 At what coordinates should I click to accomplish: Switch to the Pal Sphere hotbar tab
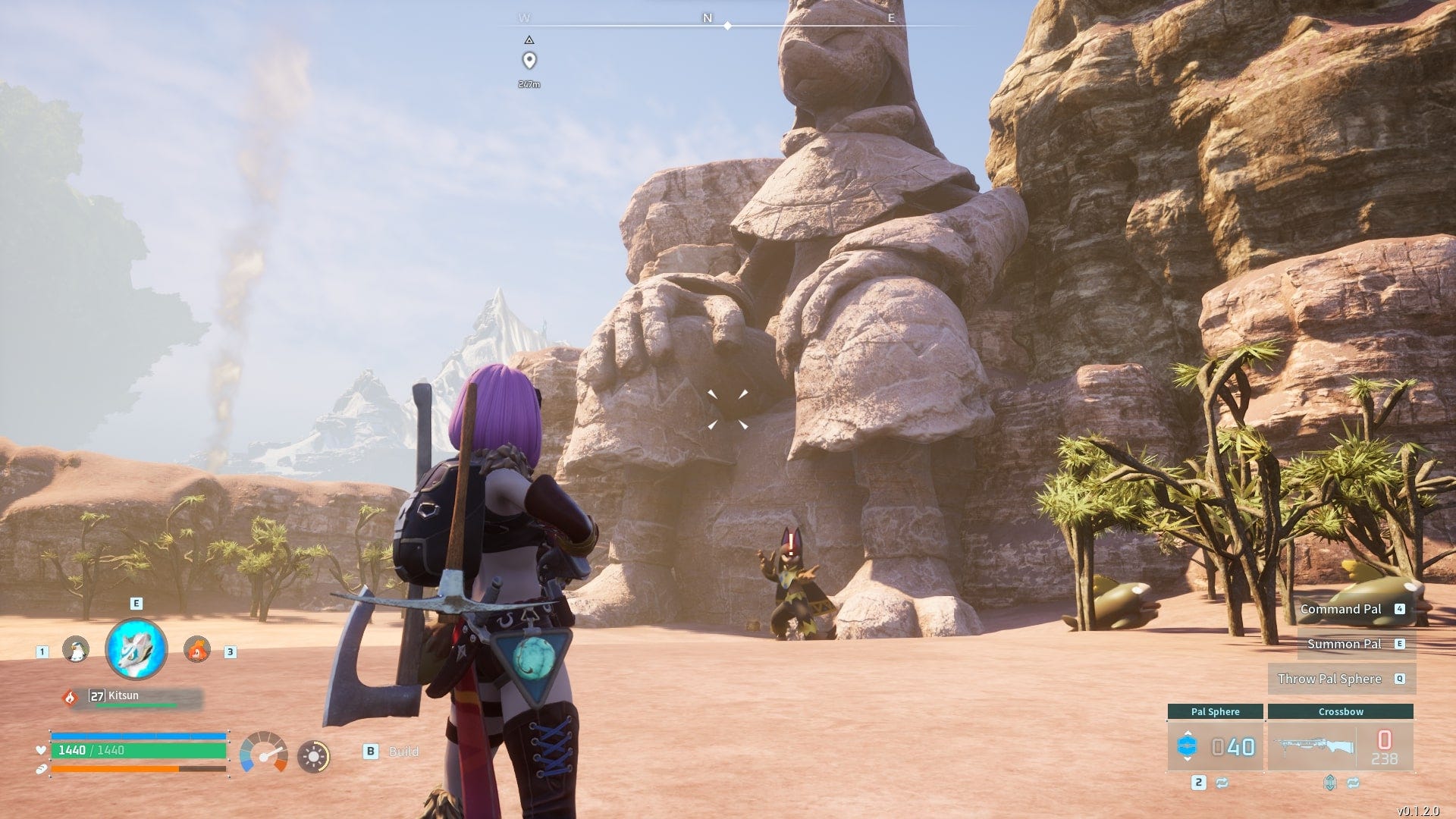1216,712
